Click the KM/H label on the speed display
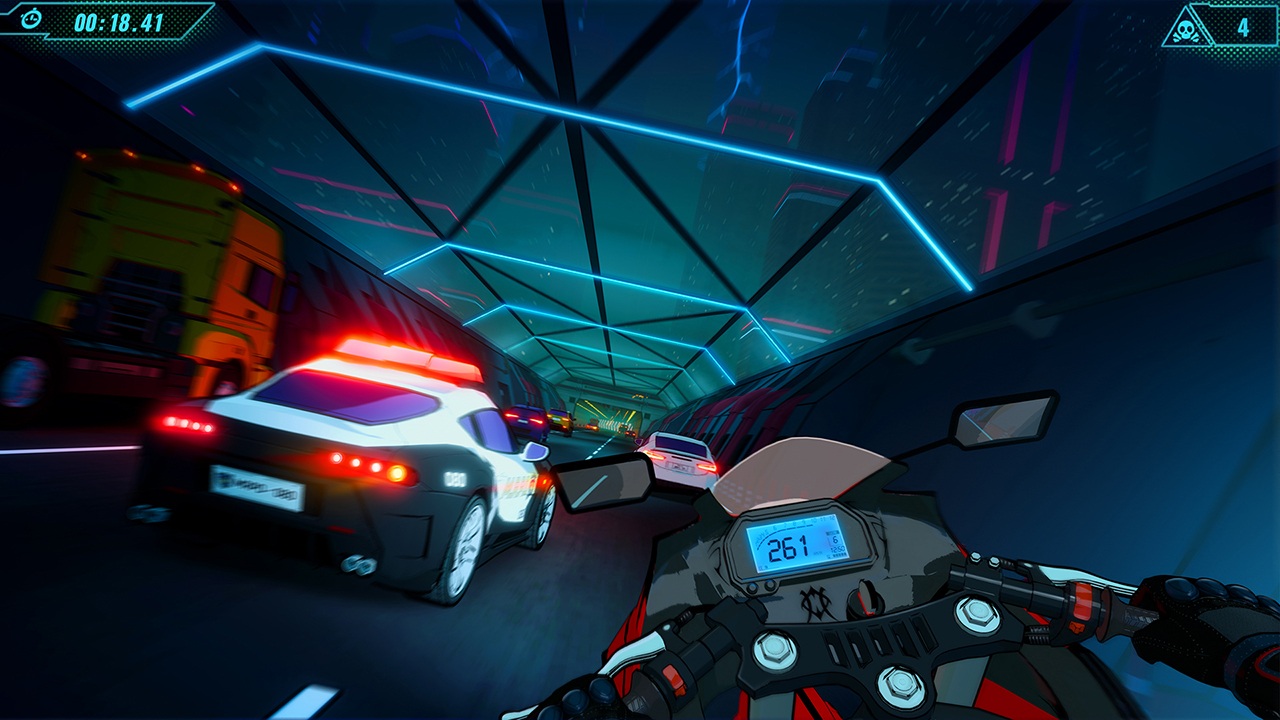Viewport: 1280px width, 720px height. [x=816, y=553]
